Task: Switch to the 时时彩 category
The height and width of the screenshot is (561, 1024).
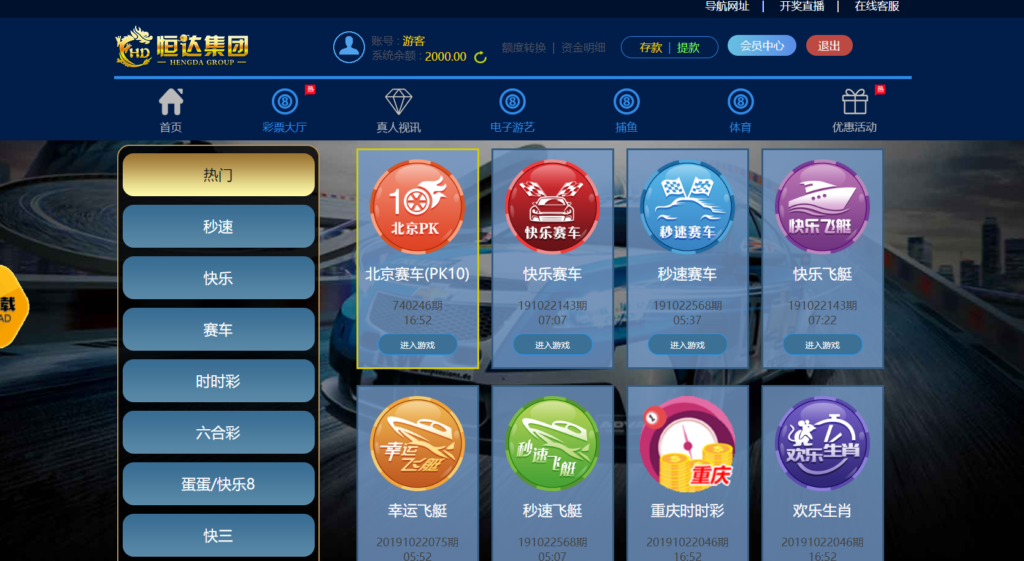Action: coord(218,381)
